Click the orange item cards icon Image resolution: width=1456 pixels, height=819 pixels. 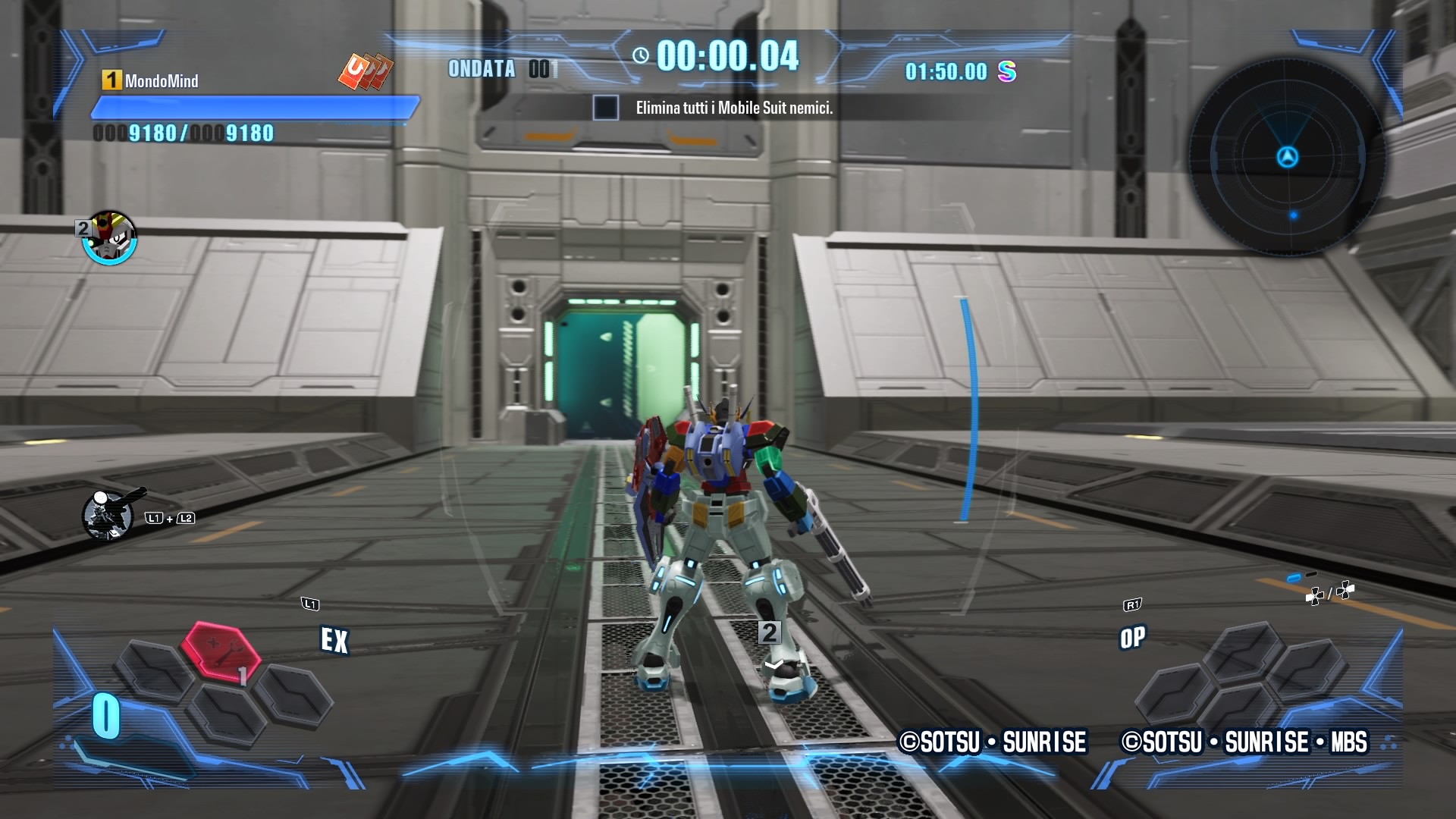coord(366,71)
